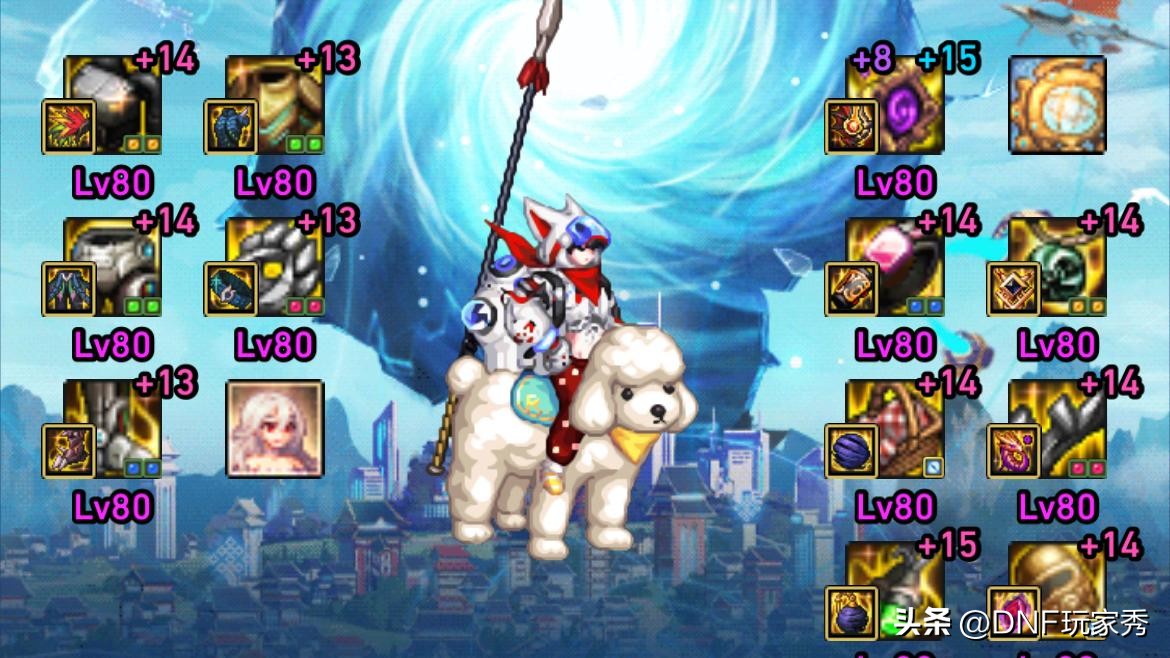Choose the pink gem bracelet slot
This screenshot has height=658, width=1170.
pos(896,267)
